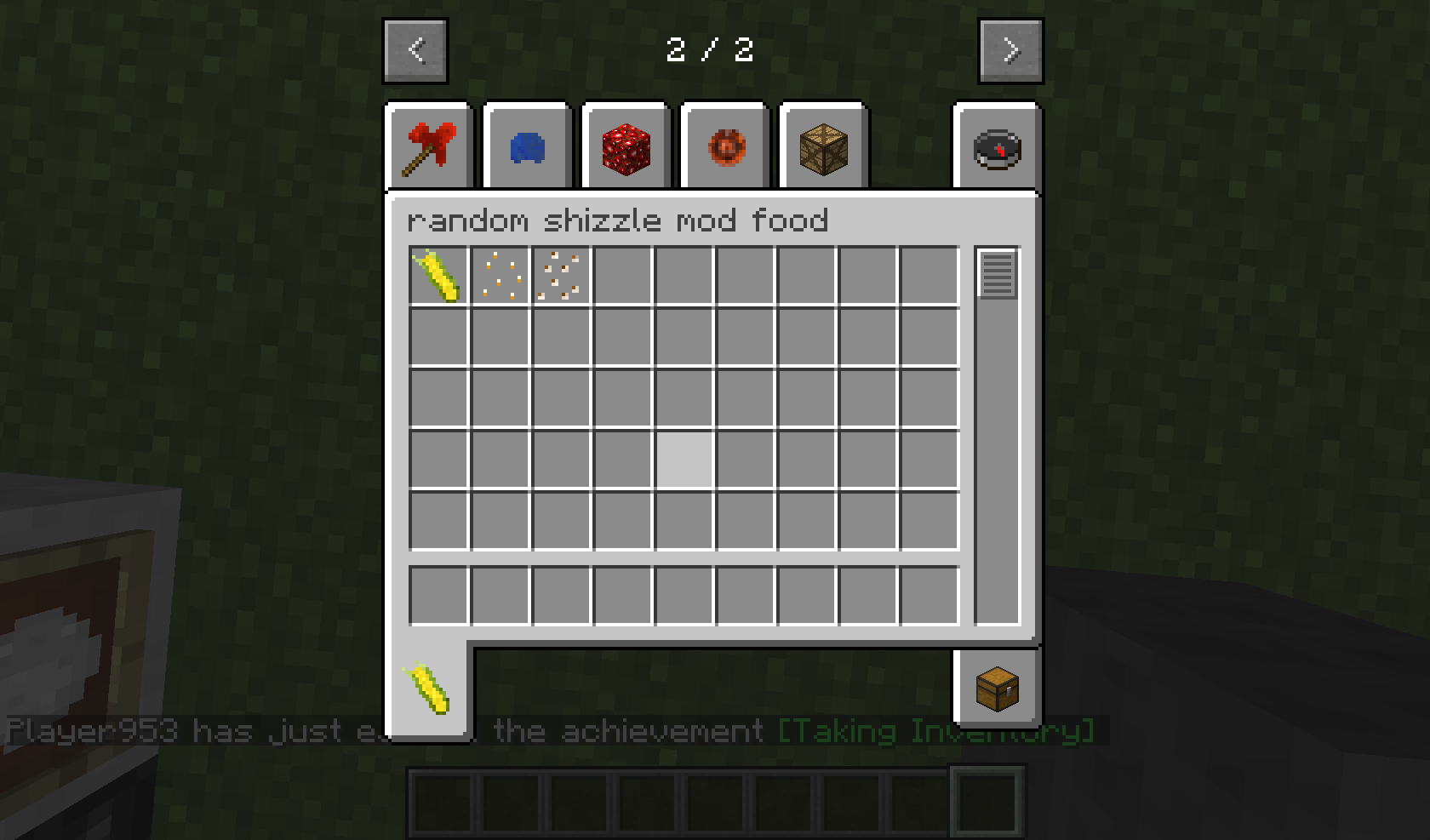Go to the next page with the right arrow
Screen dimensions: 1430x840
coord(1010,49)
